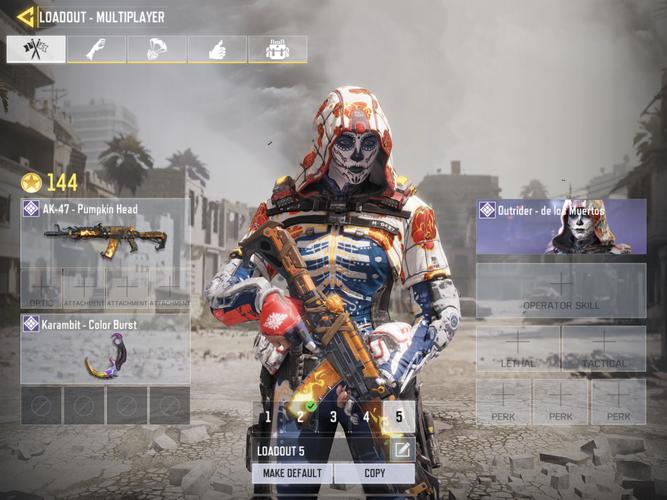Select the Karambit Color Burst secondary weapon
This screenshot has height=500, width=667.
pyautogui.click(x=104, y=350)
